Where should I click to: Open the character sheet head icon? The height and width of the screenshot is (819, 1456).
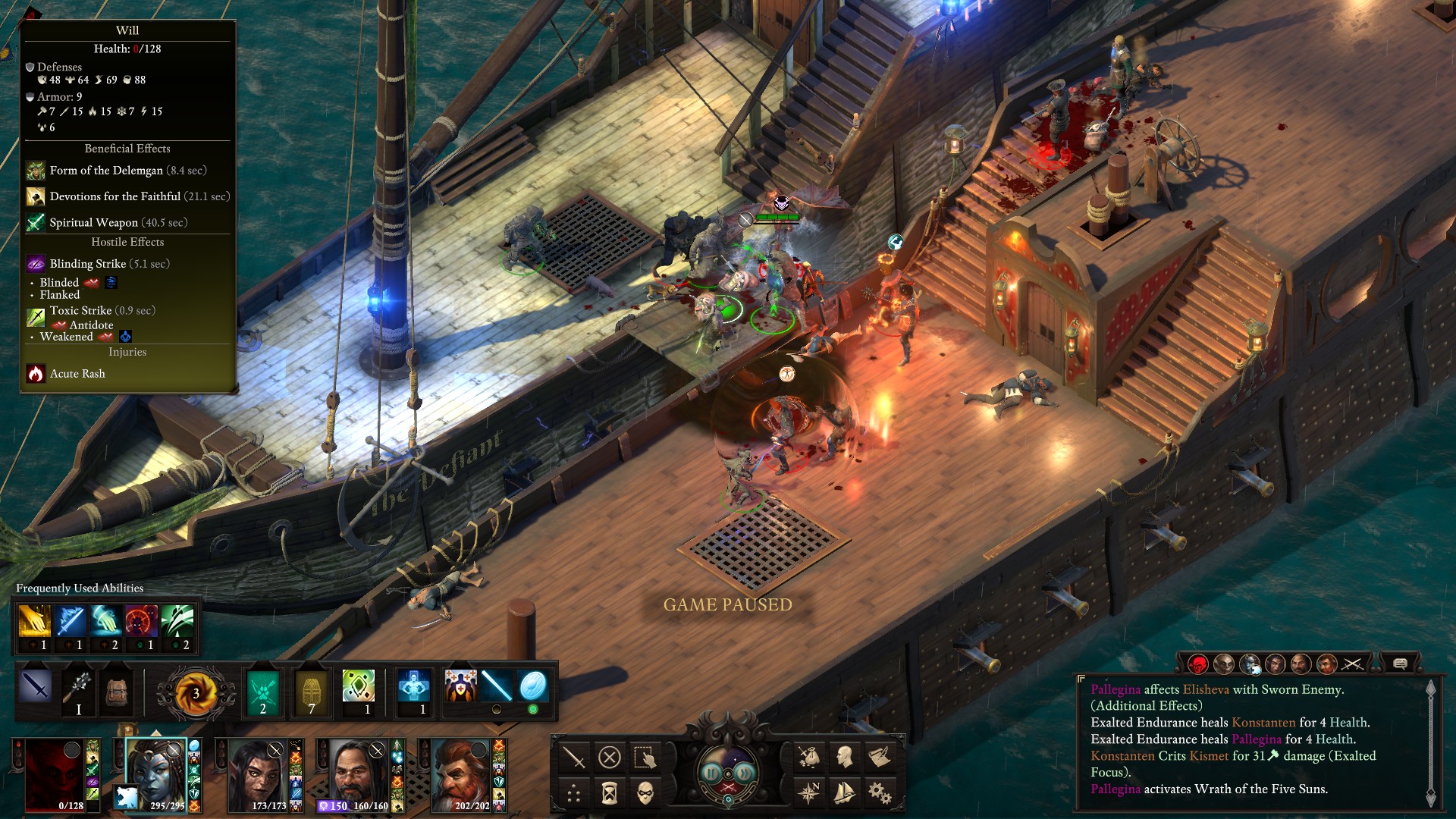tap(845, 756)
